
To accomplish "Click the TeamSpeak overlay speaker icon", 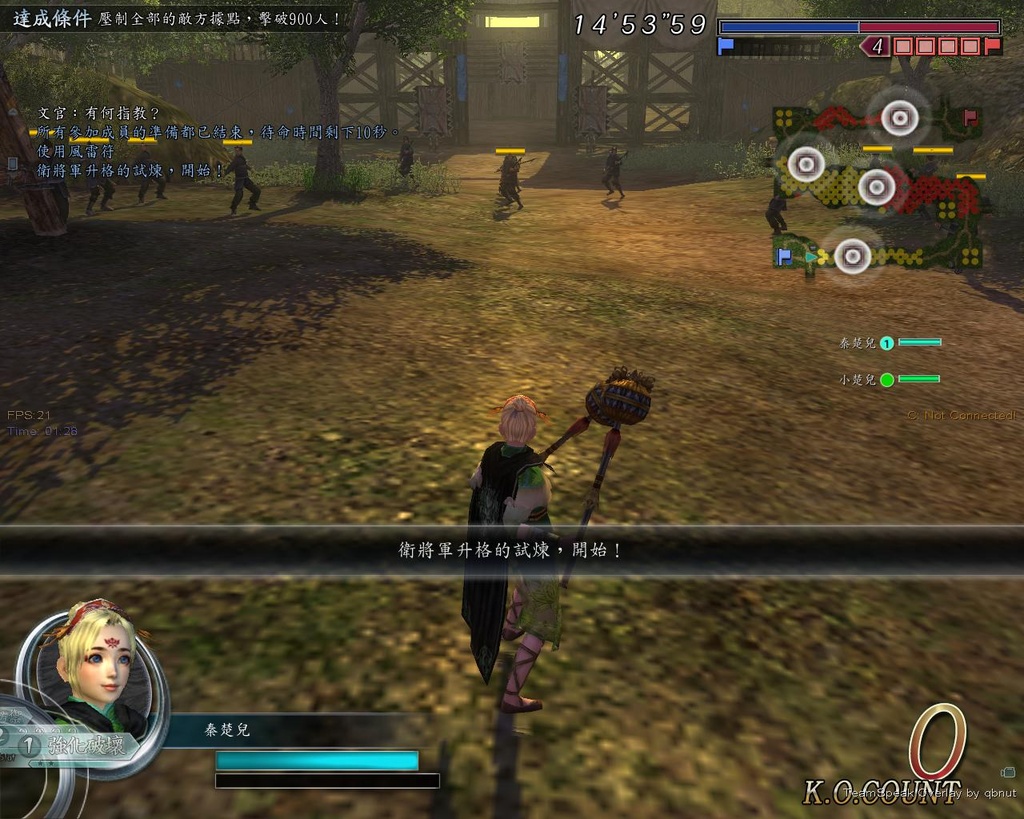I will coord(1007,772).
